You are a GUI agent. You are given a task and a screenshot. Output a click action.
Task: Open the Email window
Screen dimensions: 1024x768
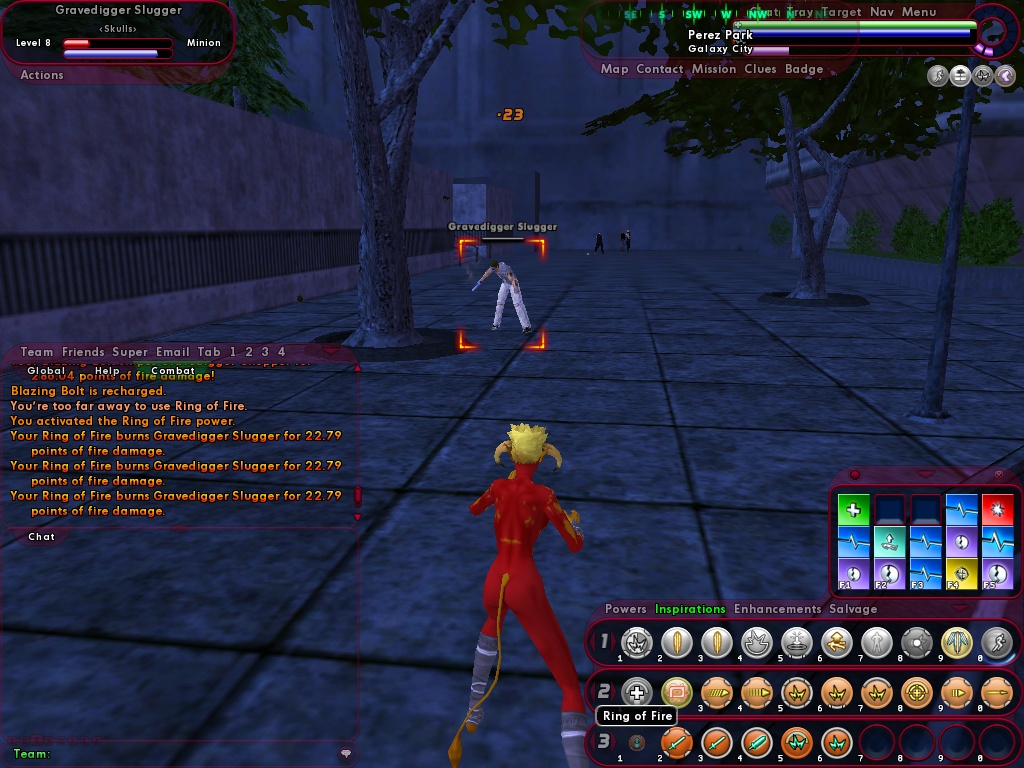point(173,352)
